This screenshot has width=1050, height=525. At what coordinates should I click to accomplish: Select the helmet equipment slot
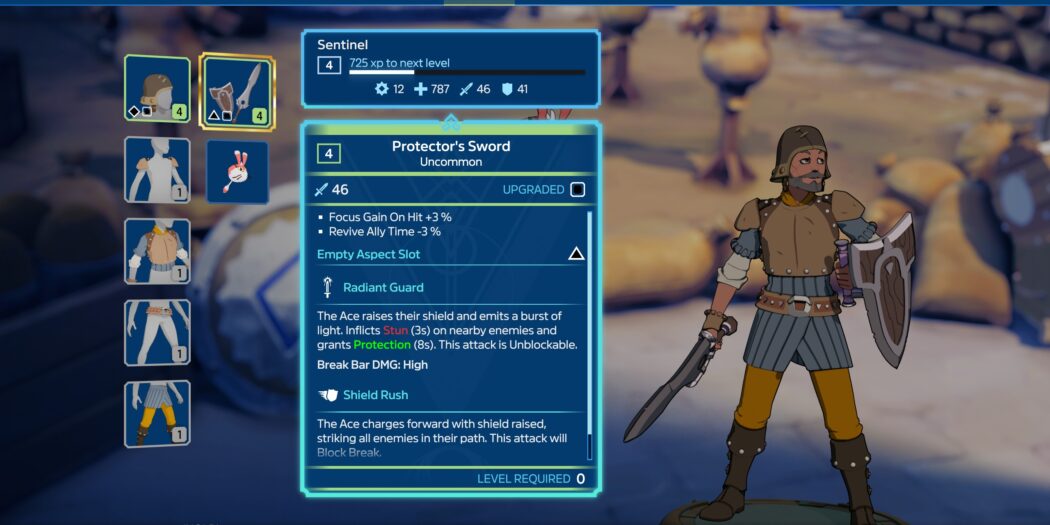(157, 89)
